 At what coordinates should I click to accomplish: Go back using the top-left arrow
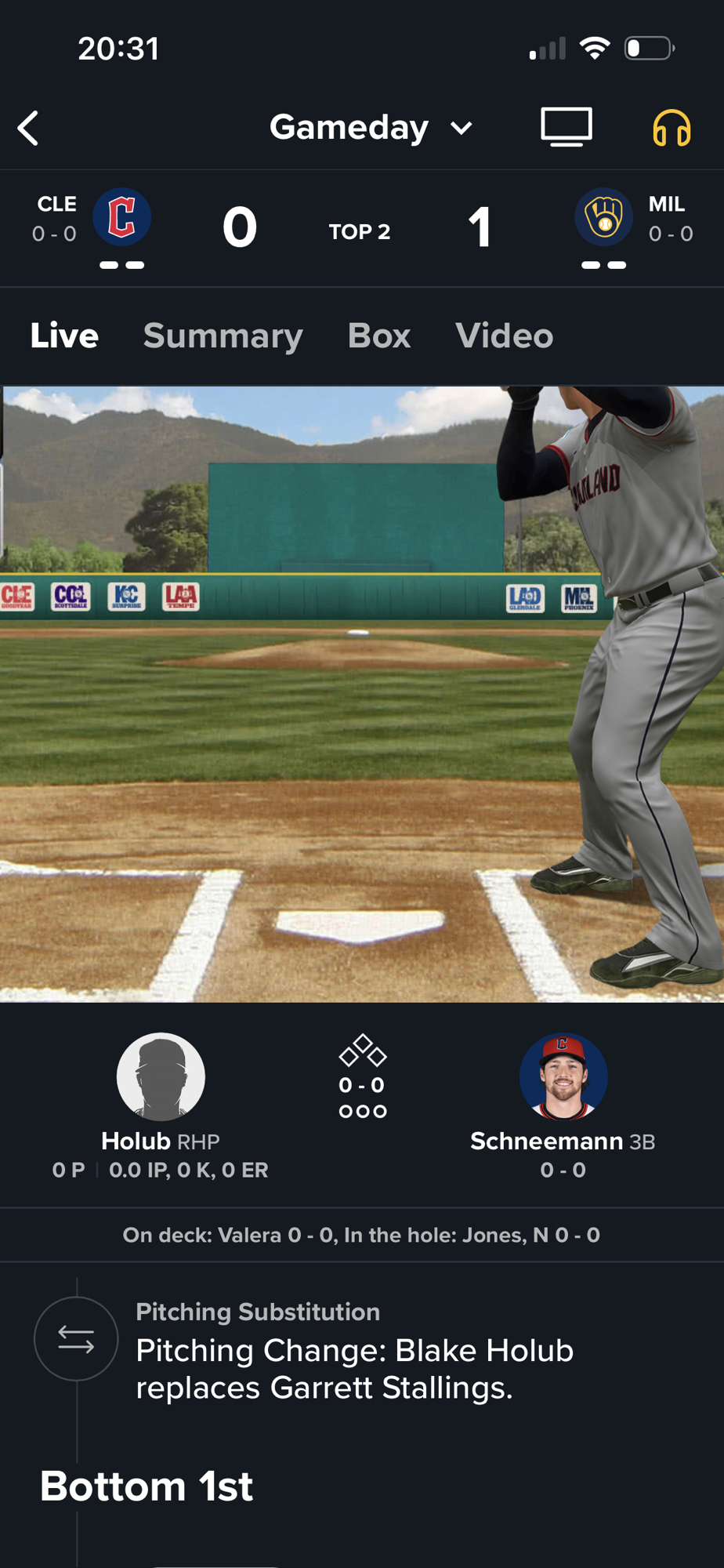point(29,129)
